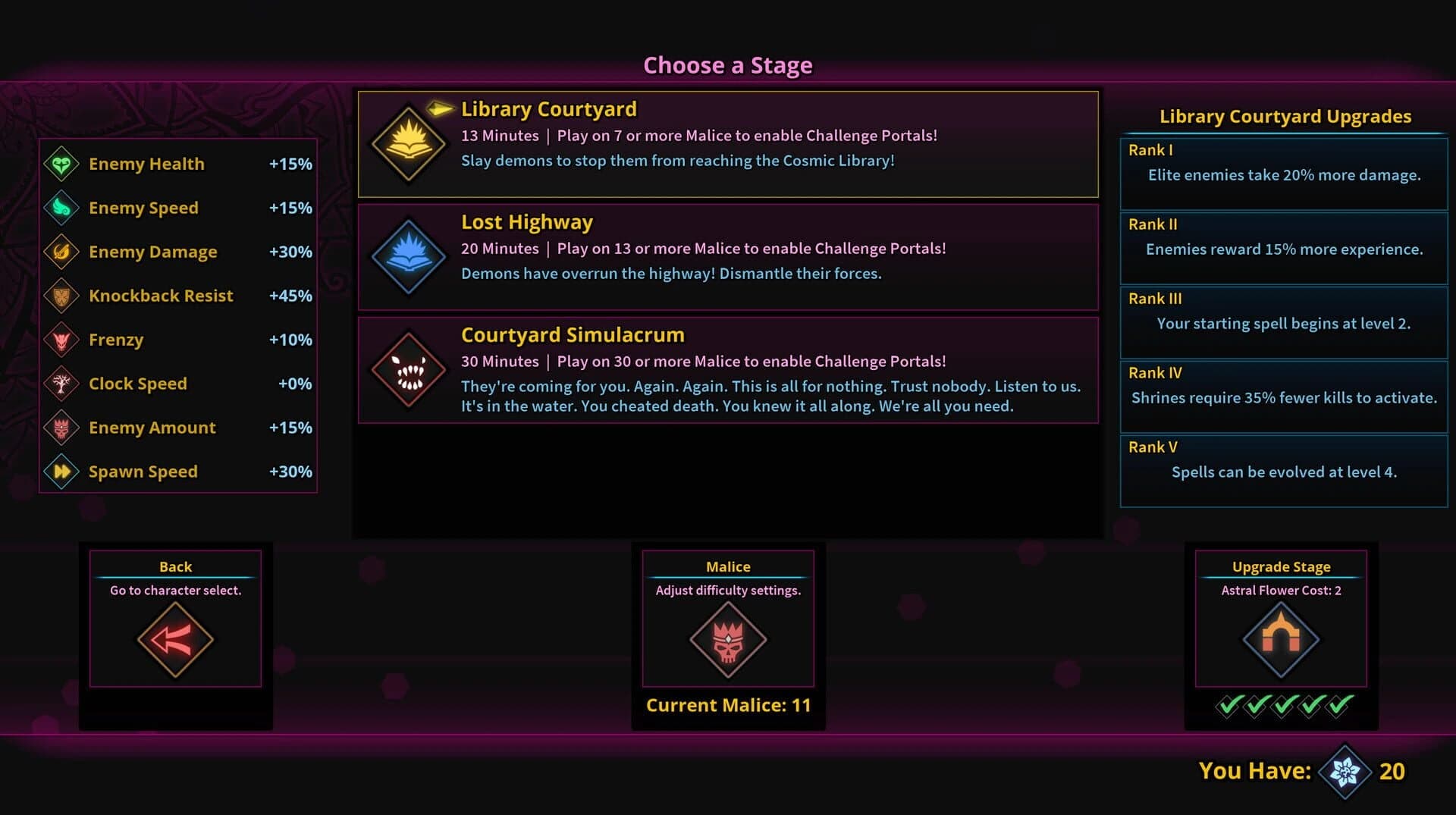The width and height of the screenshot is (1456, 815).
Task: Click the Enemy Damage icon
Action: coord(63,252)
